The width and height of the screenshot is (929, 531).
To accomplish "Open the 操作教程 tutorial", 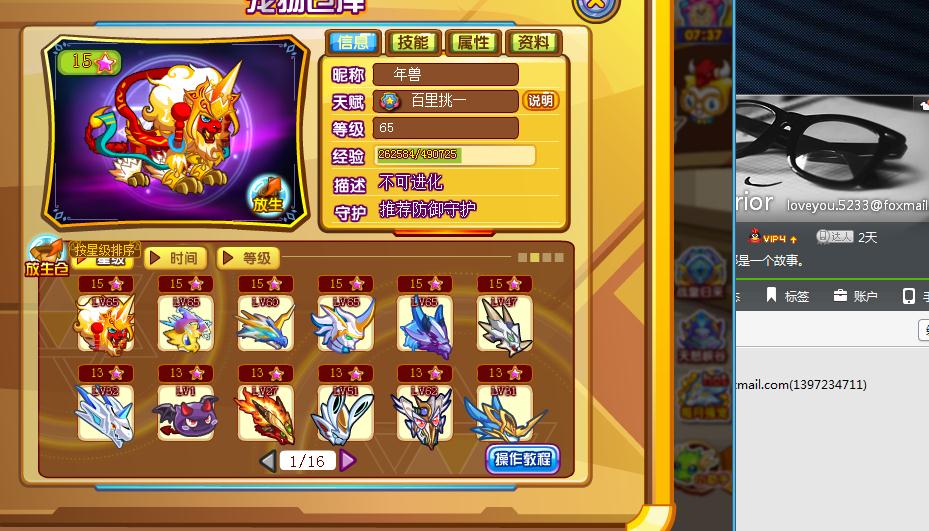I will point(522,460).
